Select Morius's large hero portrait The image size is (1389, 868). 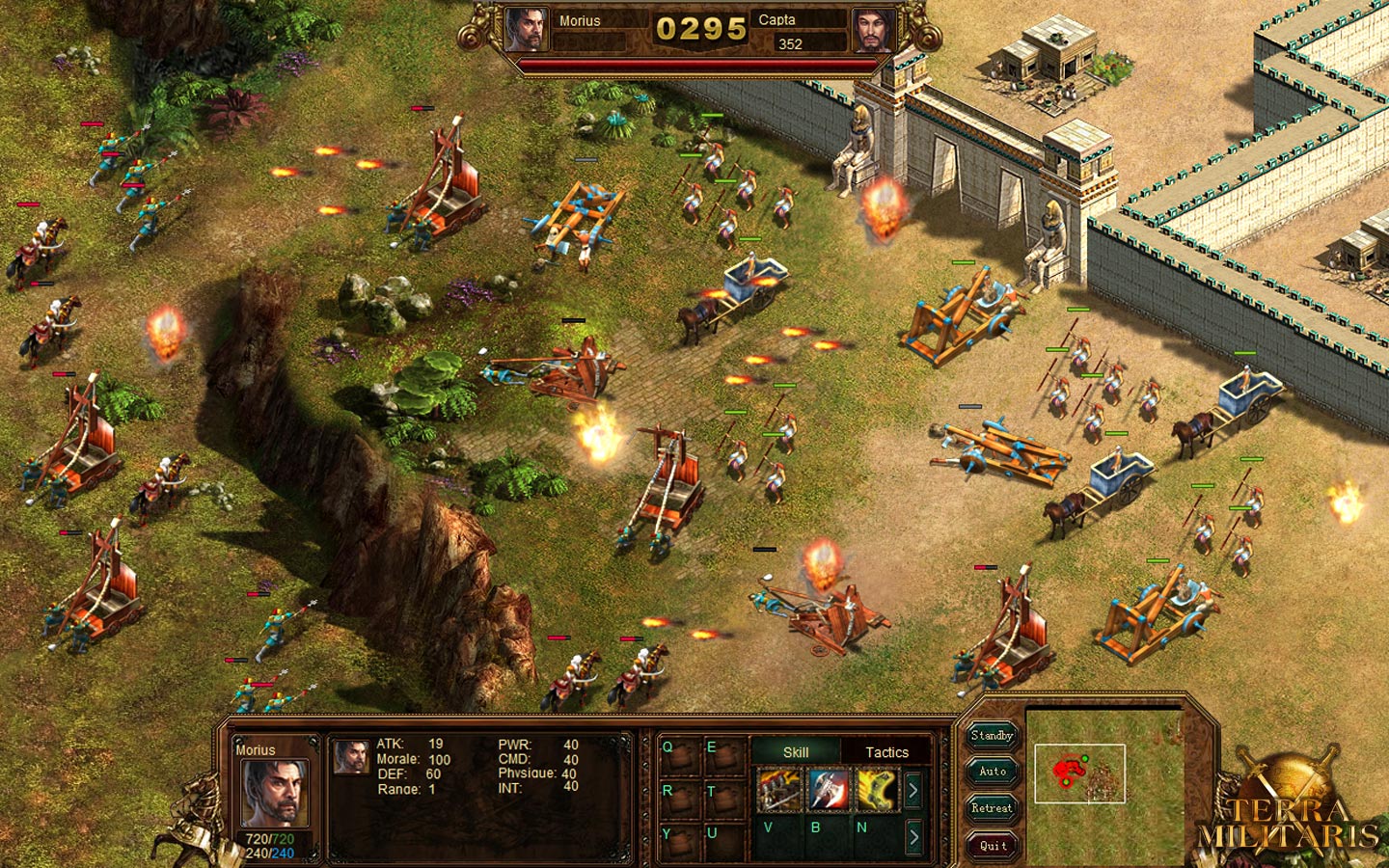[x=274, y=793]
